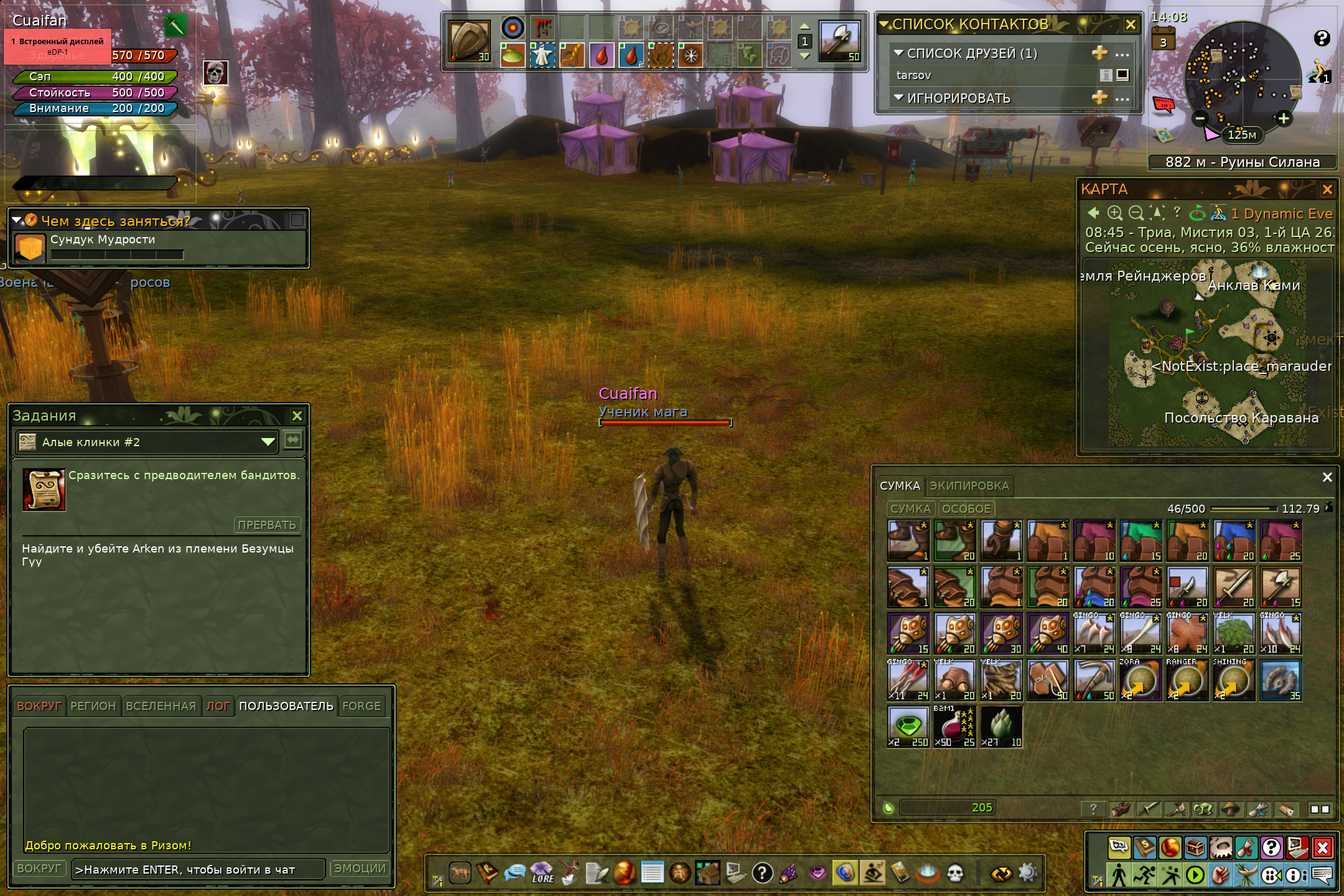Zoom in on the minimap radar
The image size is (1344, 896).
pos(1283,118)
